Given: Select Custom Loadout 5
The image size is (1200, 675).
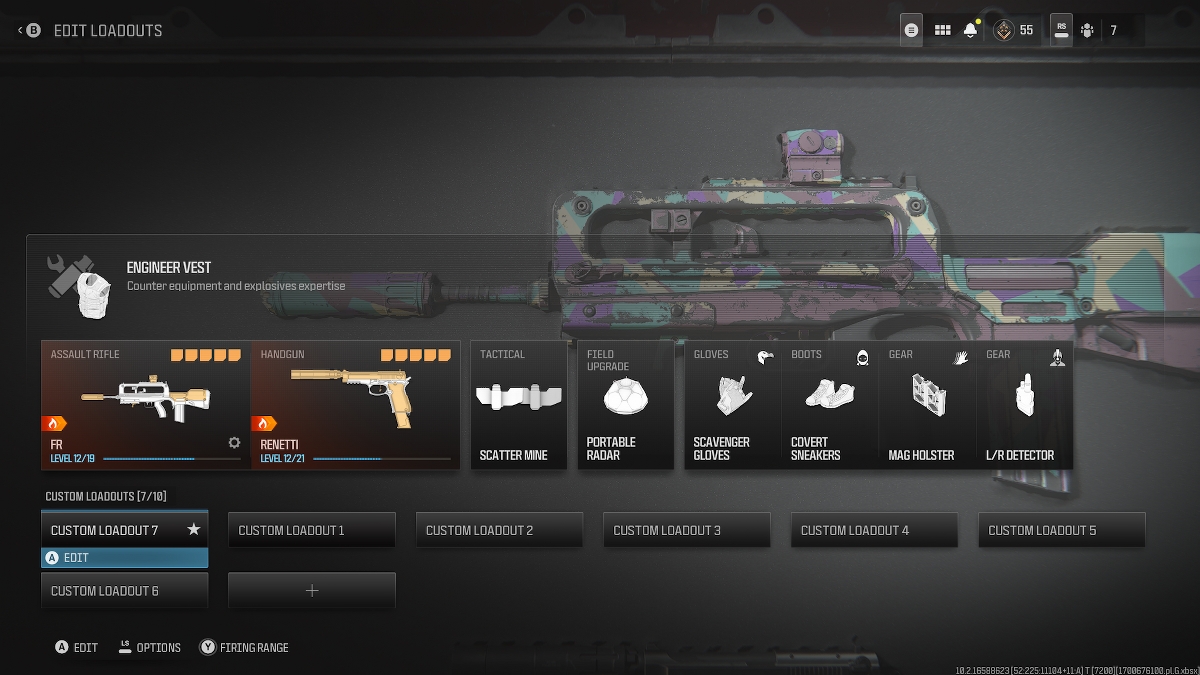Looking at the screenshot, I should tap(1062, 530).
